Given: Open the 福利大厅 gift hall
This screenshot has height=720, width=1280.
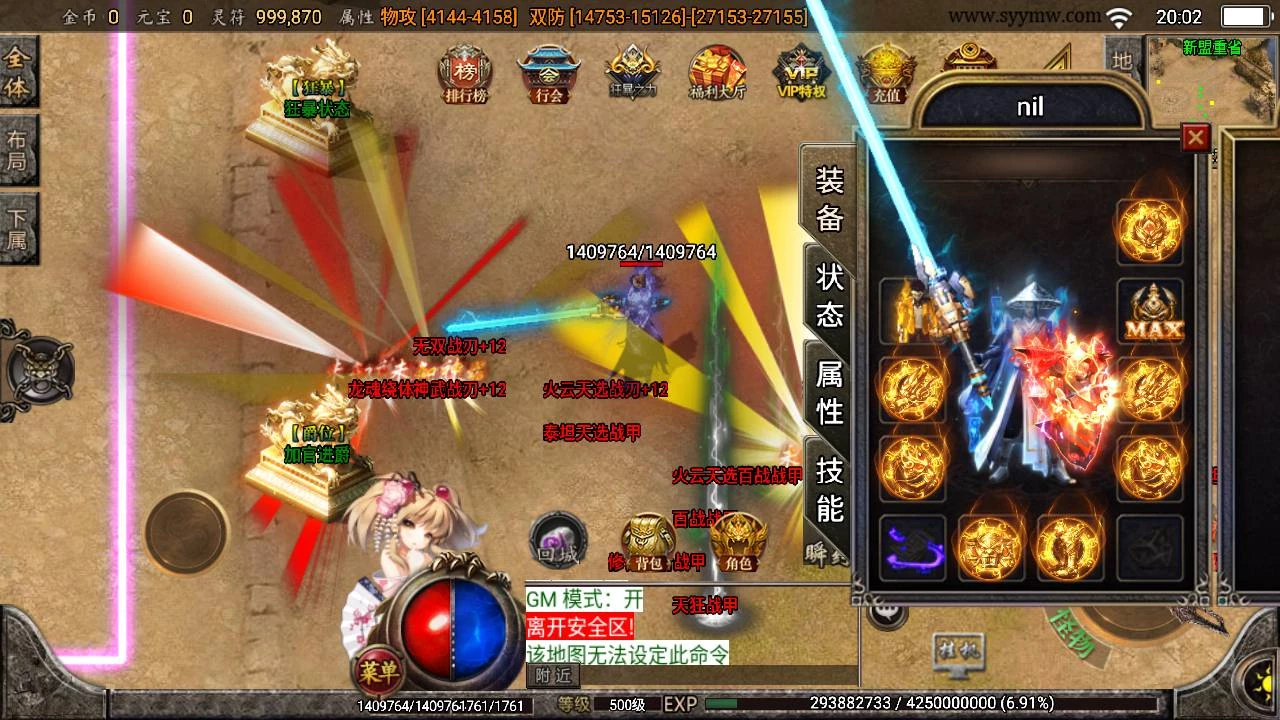Looking at the screenshot, I should pos(718,73).
